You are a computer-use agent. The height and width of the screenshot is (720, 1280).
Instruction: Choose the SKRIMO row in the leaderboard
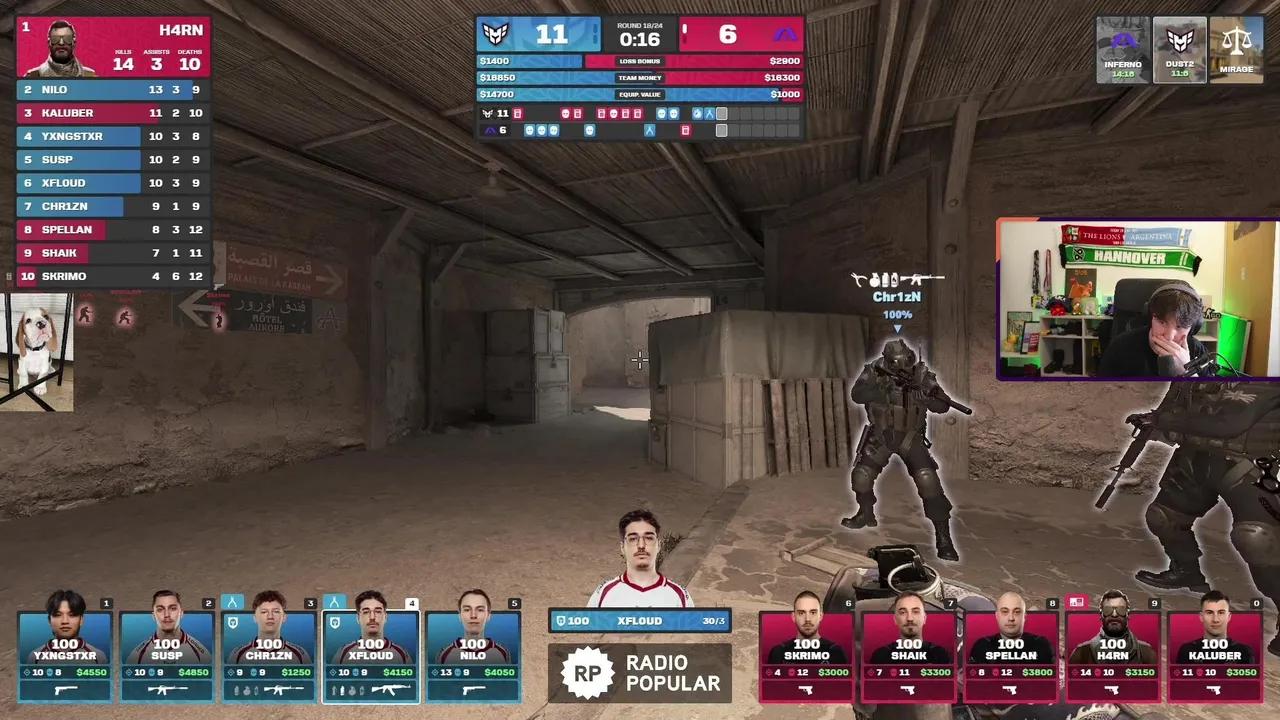pyautogui.click(x=112, y=276)
